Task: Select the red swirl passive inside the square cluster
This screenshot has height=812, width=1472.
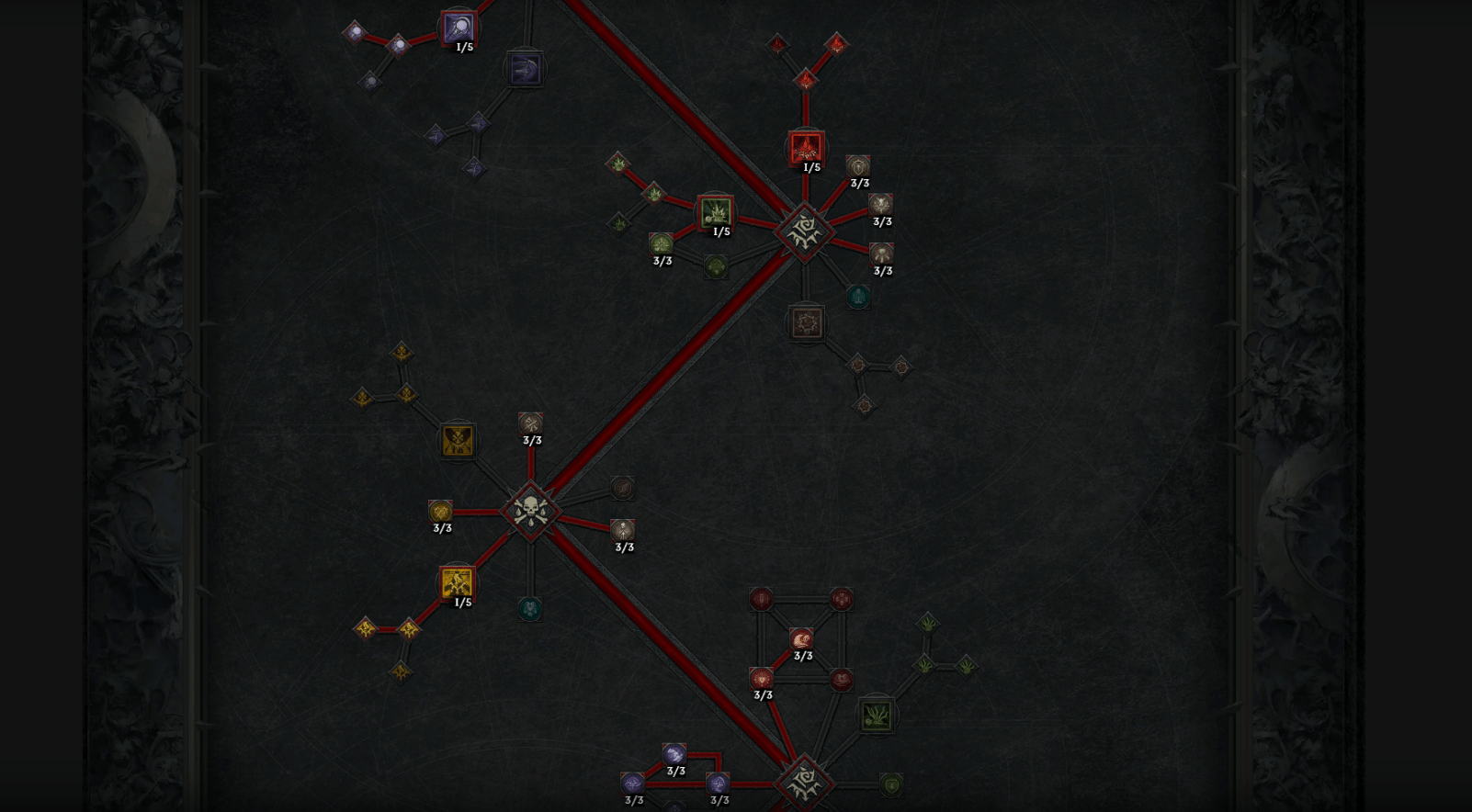Action: (x=801, y=639)
